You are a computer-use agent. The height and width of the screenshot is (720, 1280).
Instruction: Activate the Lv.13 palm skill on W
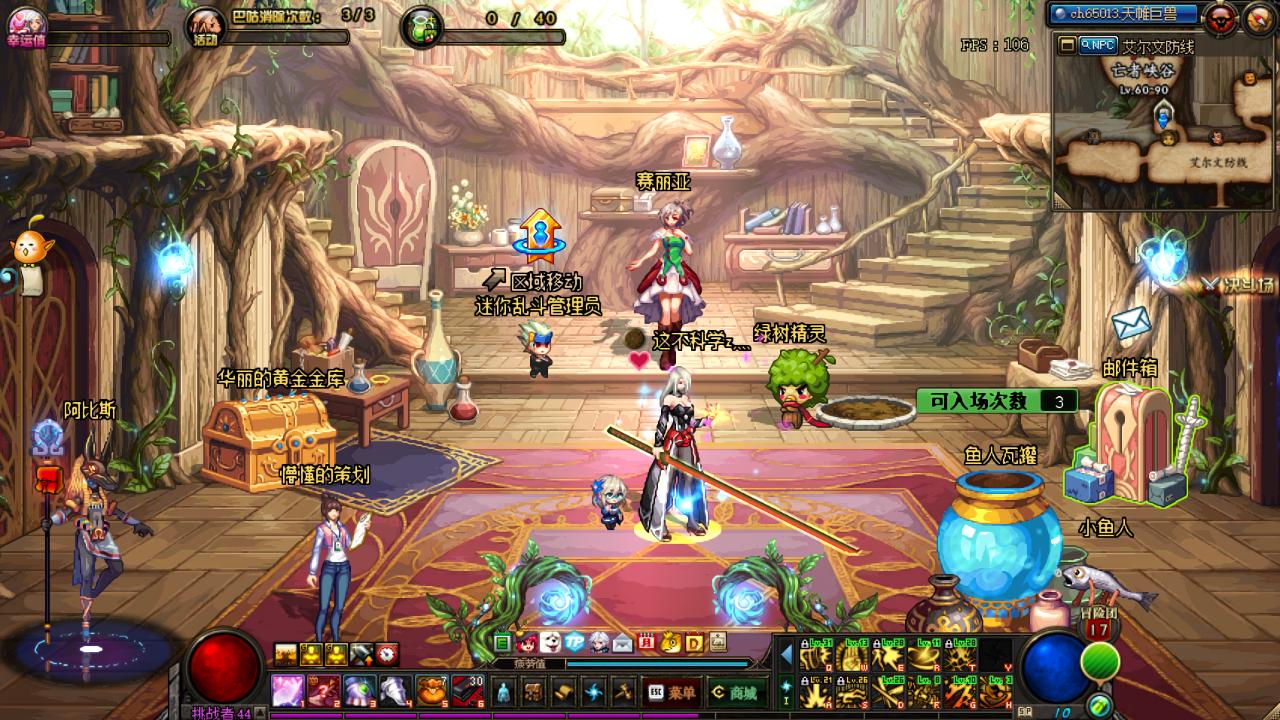pyautogui.click(x=852, y=656)
